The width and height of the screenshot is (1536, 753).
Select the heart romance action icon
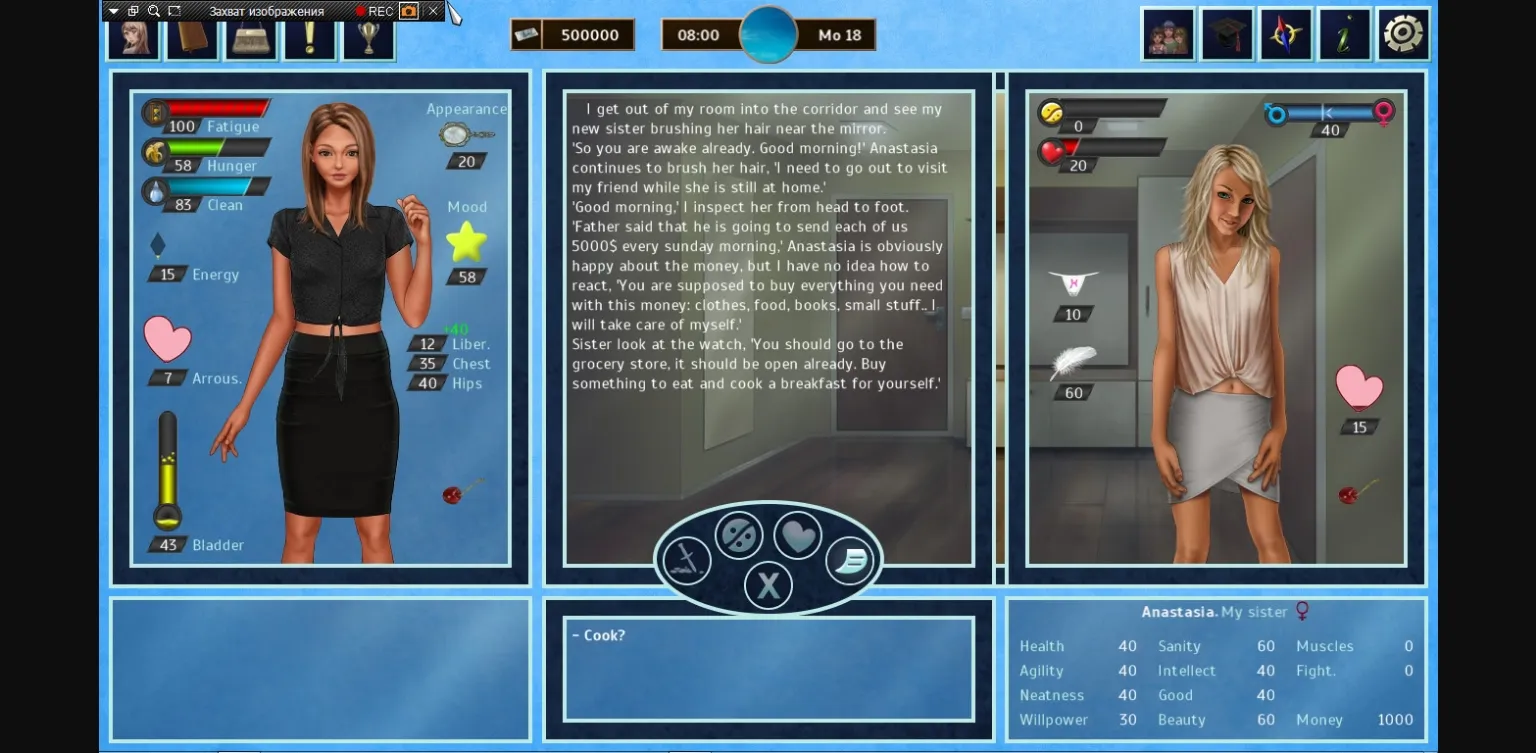[800, 534]
